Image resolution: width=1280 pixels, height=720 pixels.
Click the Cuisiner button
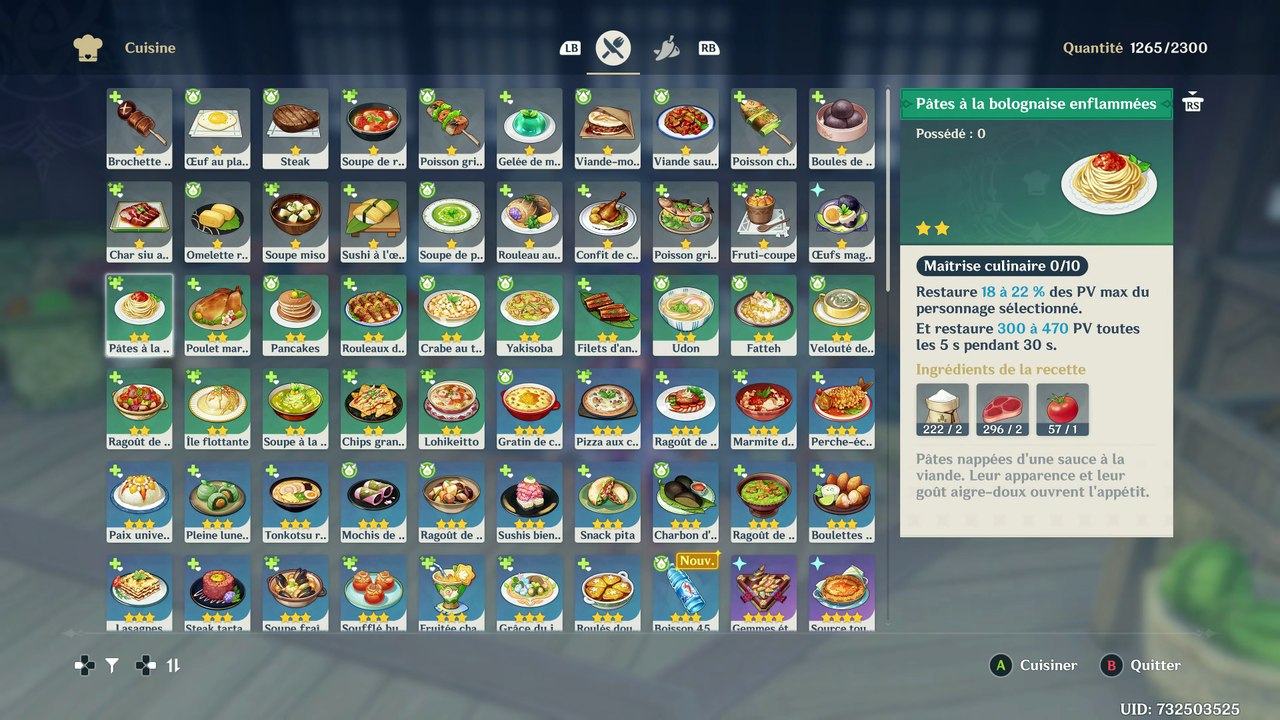click(1035, 665)
